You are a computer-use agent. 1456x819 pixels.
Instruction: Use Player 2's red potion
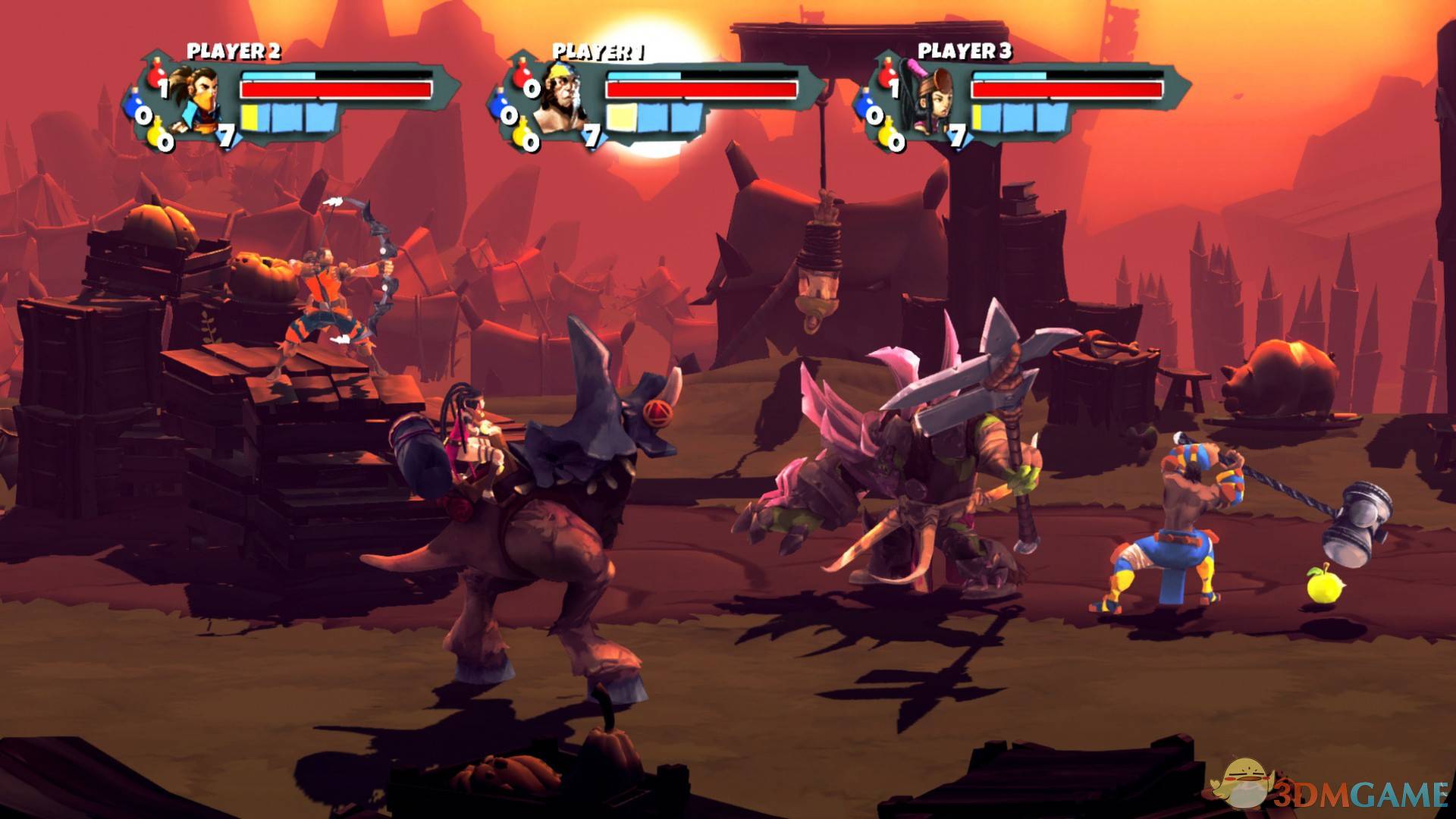(x=157, y=76)
